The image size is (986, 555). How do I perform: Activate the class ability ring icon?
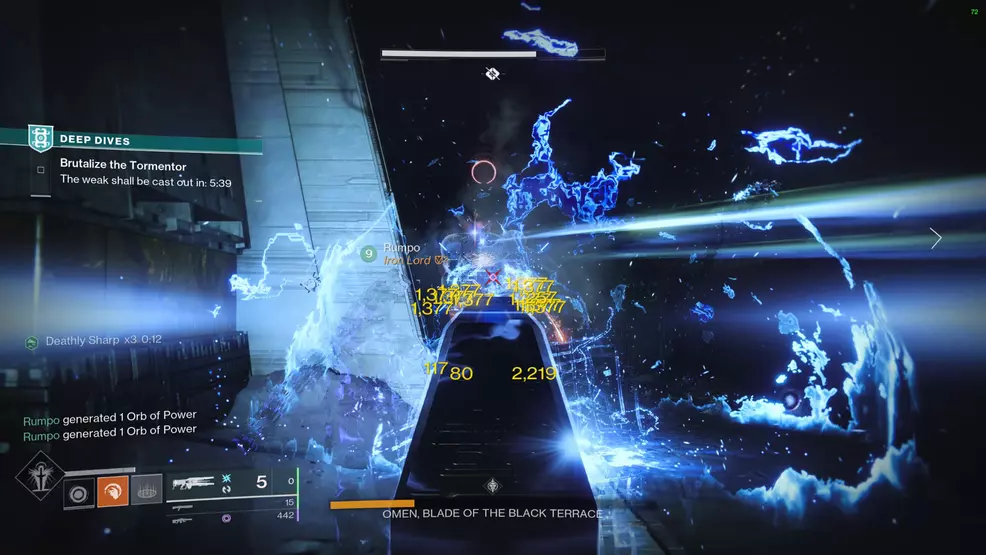click(79, 490)
